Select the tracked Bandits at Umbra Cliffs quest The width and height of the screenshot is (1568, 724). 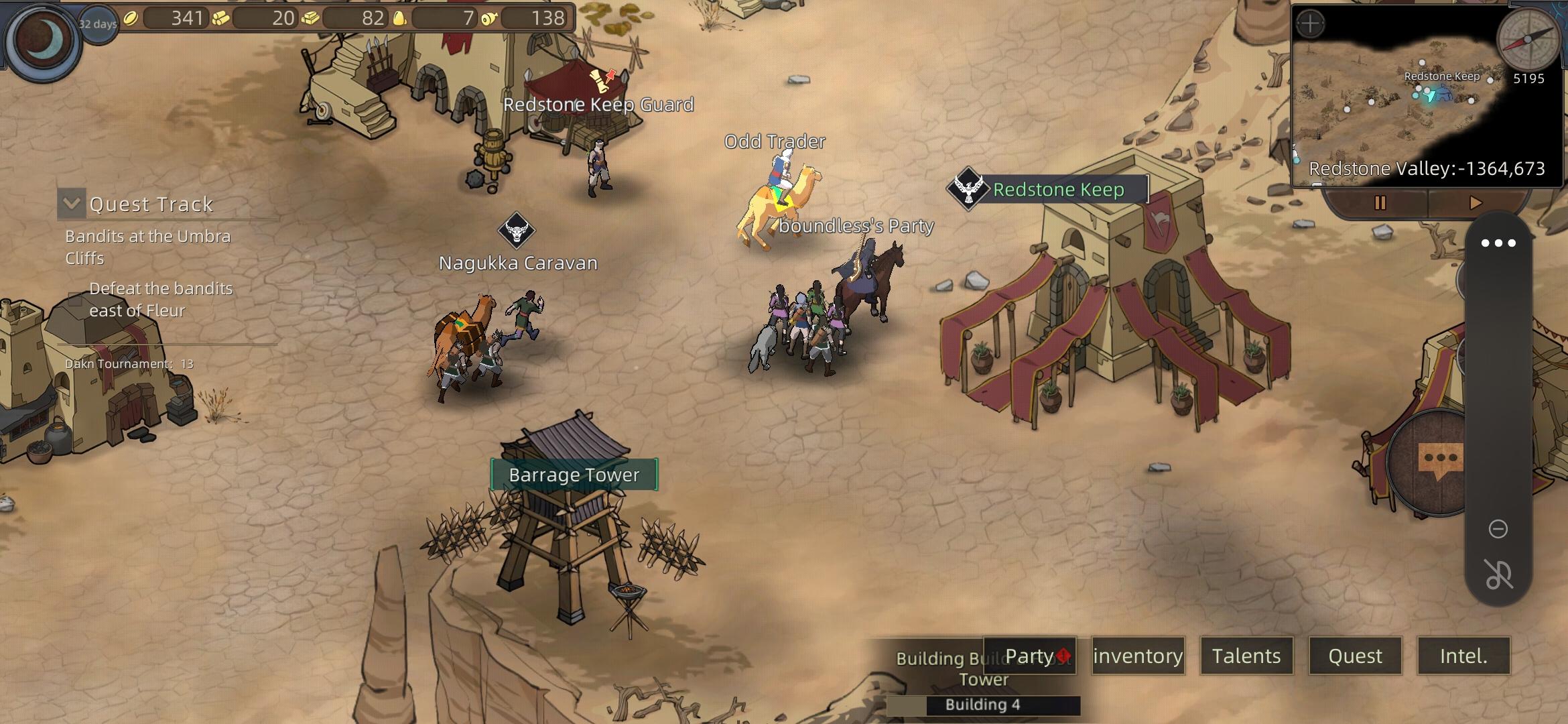pyautogui.click(x=147, y=247)
